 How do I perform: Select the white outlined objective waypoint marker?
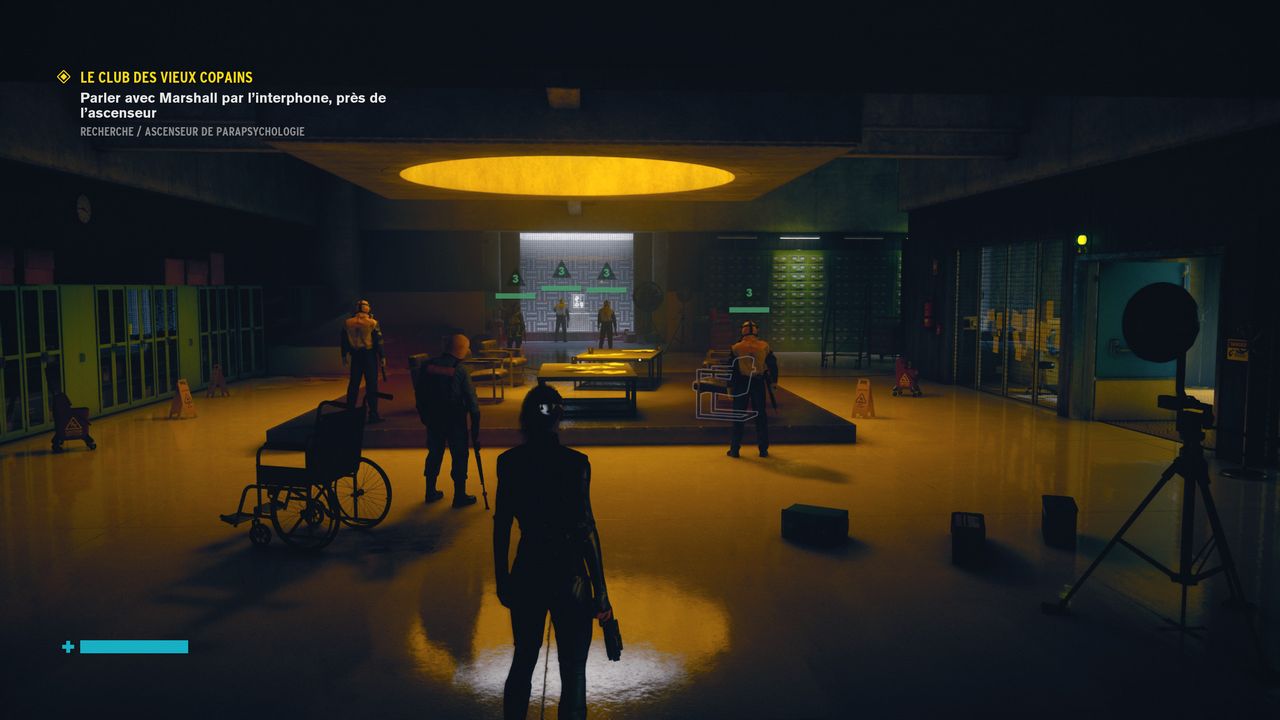(x=723, y=392)
